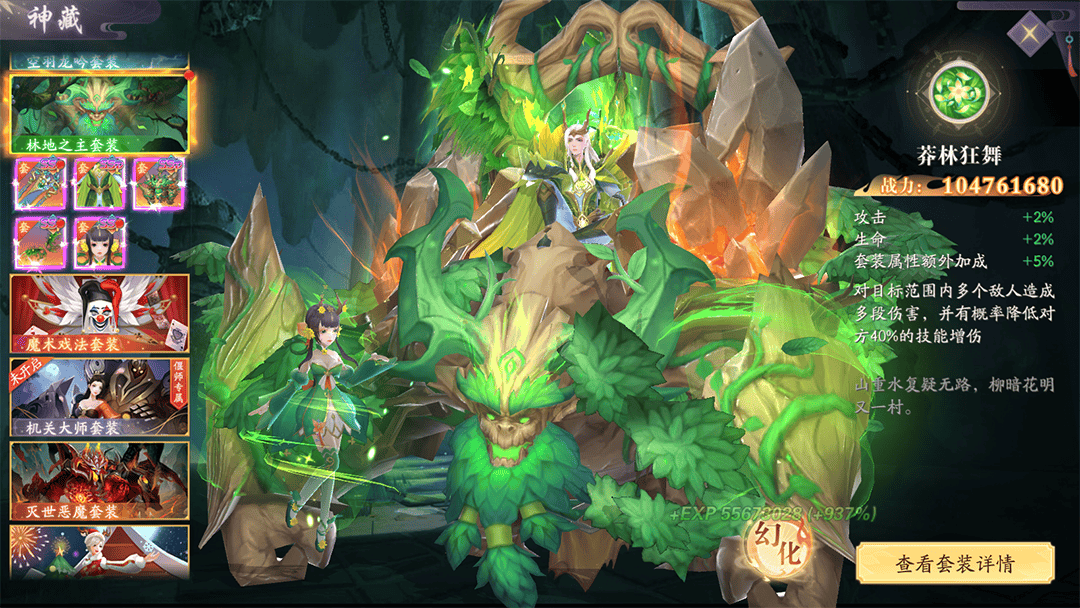The height and width of the screenshot is (608, 1080).
Task: Select the green staff weapon piece
Action: (x=40, y=184)
